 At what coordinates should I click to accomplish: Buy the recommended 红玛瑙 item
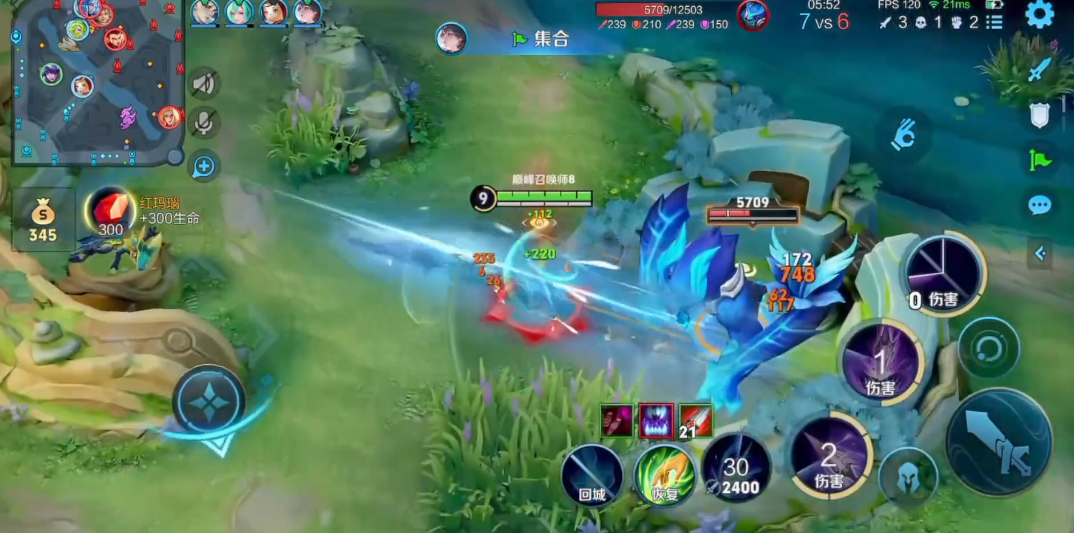(x=110, y=212)
